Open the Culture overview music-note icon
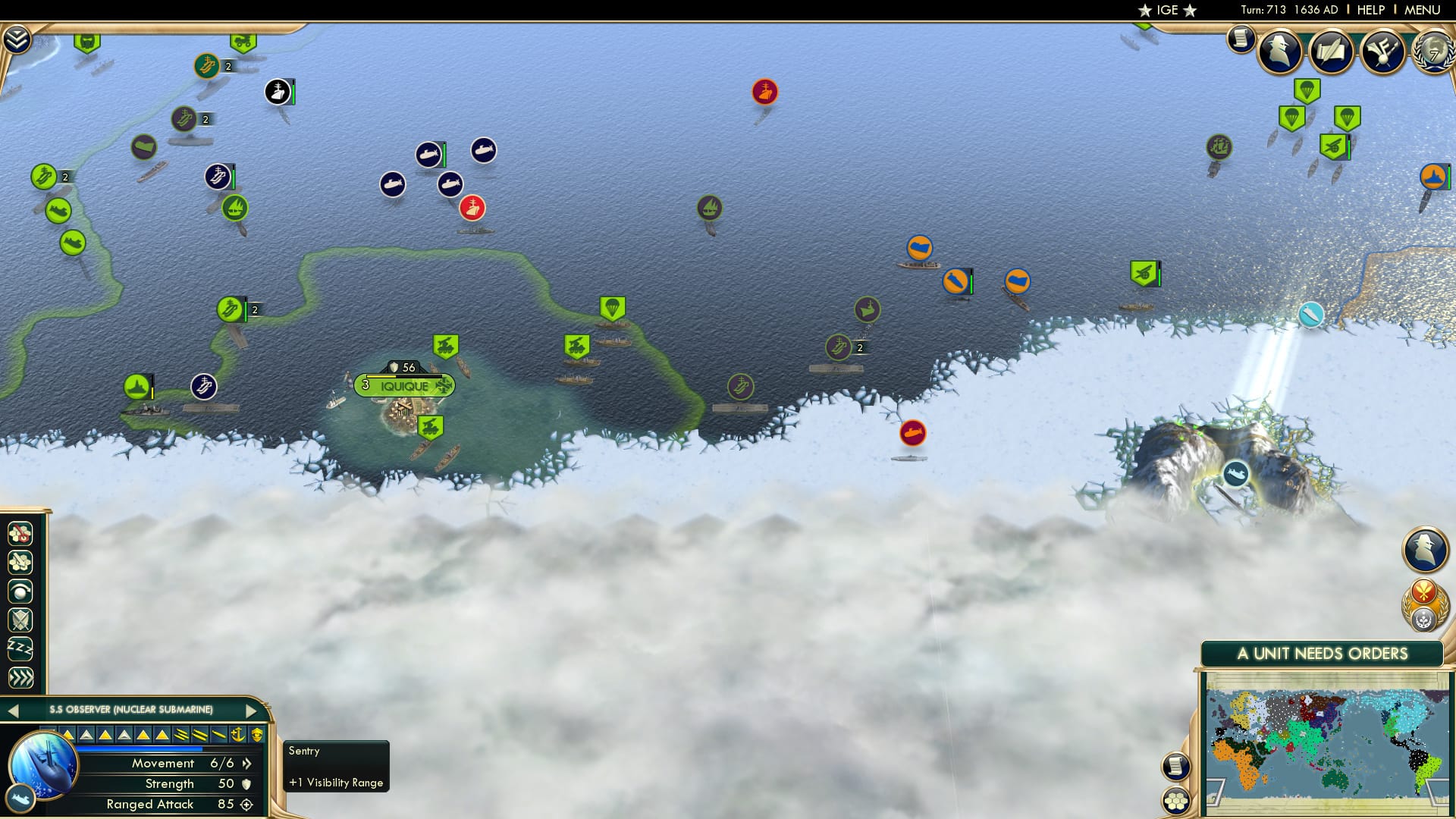The image size is (1456, 819). 1382,52
